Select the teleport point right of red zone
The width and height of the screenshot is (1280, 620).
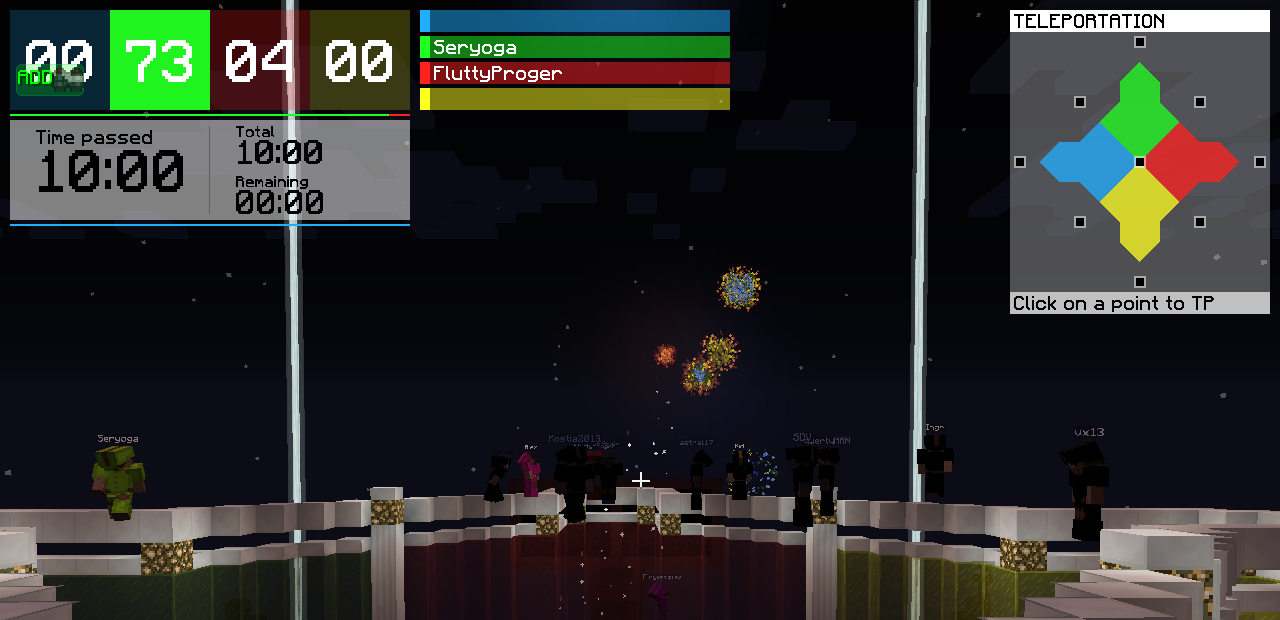(x=1260, y=162)
